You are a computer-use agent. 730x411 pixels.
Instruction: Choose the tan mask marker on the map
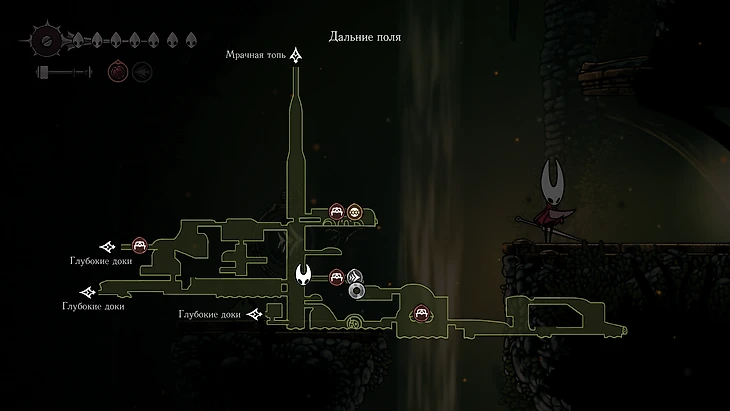point(353,211)
